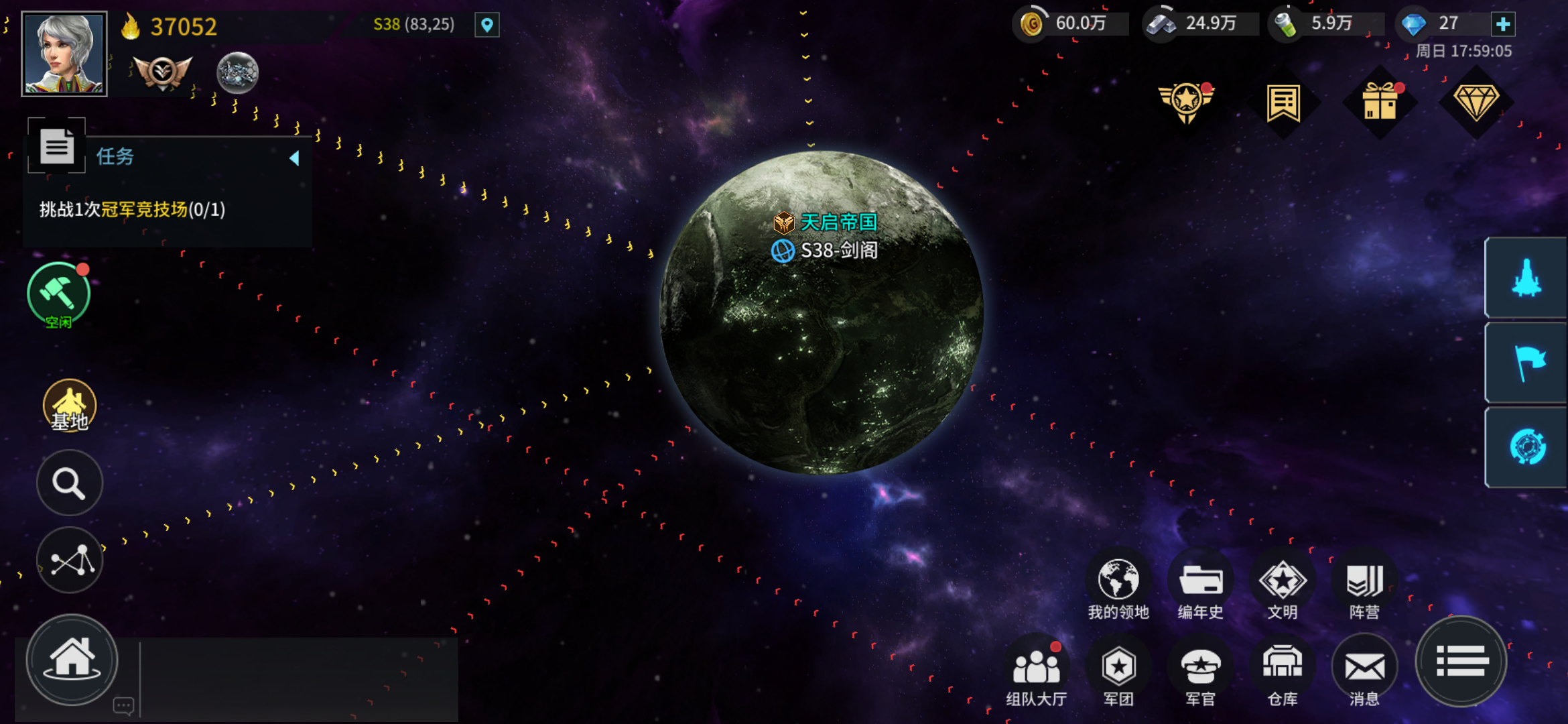Check the 仓库 warehouse
The image size is (1568, 724).
1282,672
